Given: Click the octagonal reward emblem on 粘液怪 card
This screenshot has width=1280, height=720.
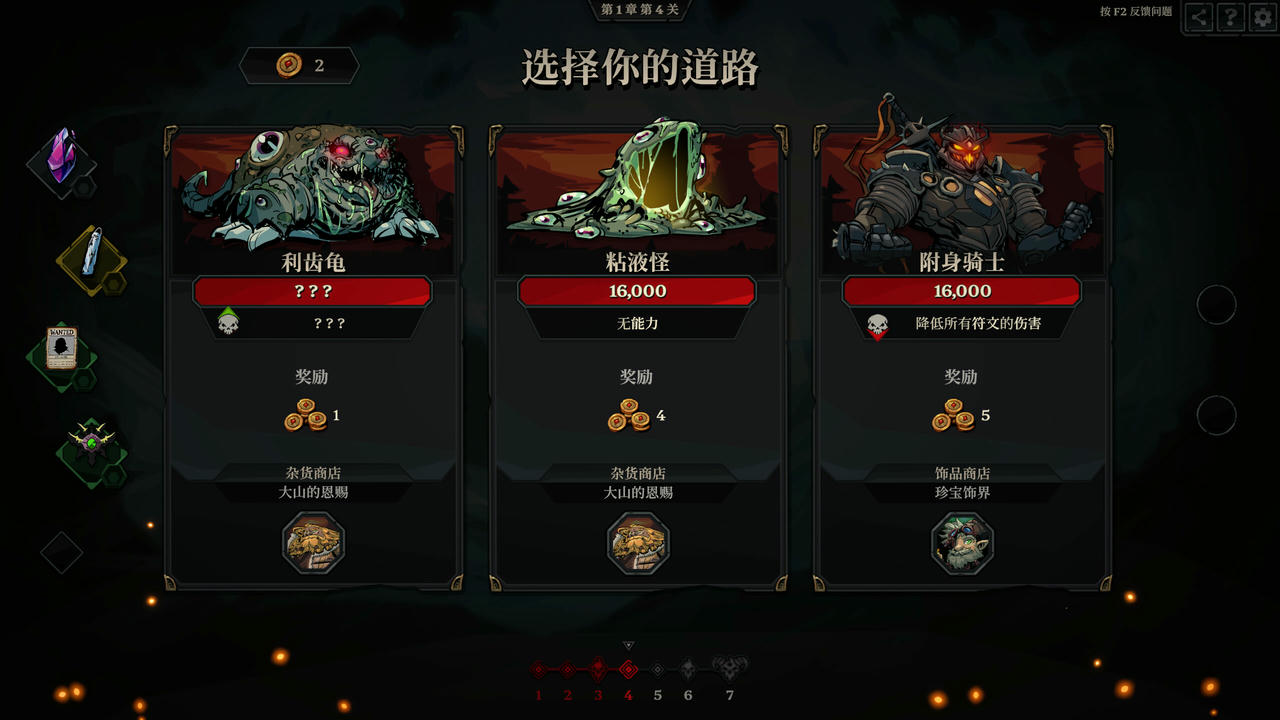Looking at the screenshot, I should (x=638, y=543).
